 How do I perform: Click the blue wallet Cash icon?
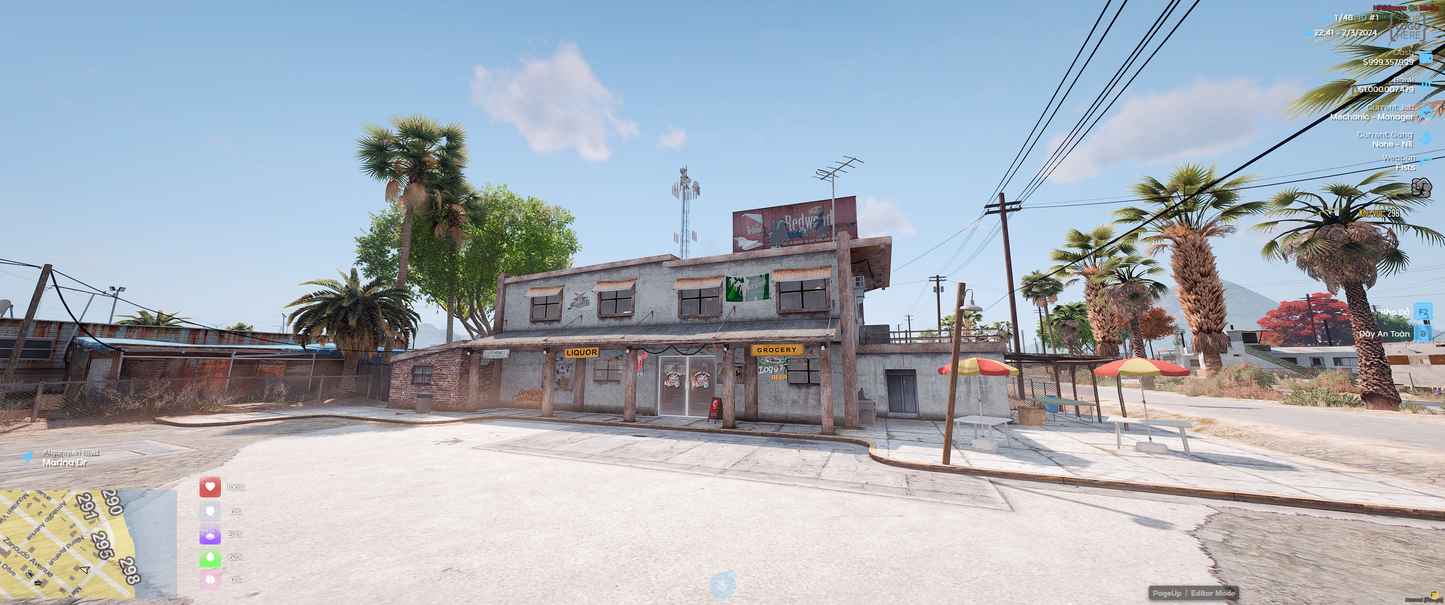[x=1425, y=58]
